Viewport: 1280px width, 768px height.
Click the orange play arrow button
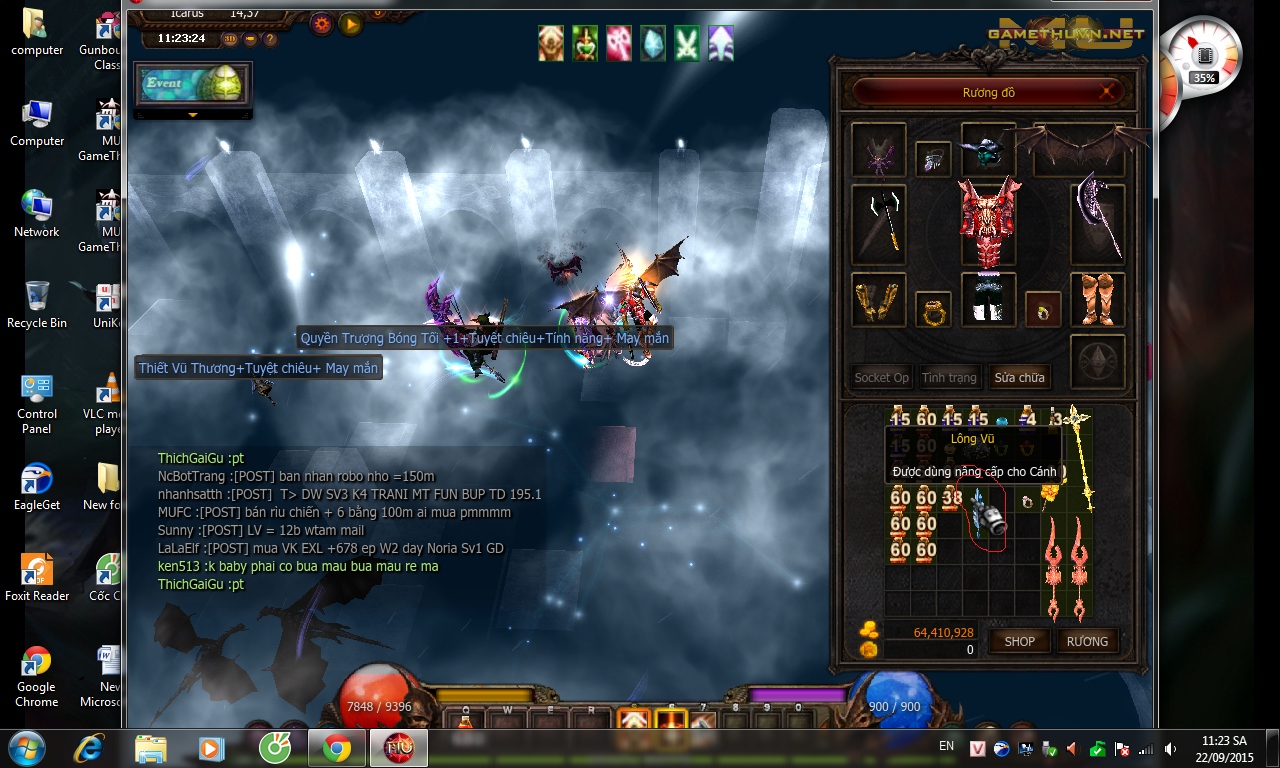(x=350, y=24)
